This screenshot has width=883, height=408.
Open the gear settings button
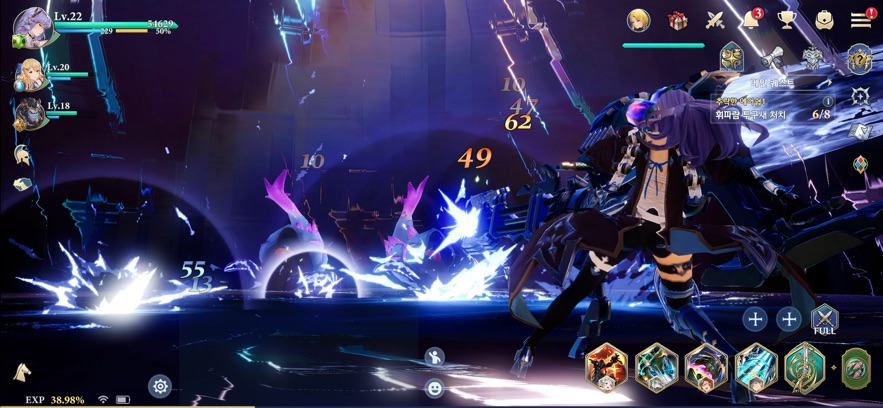[159, 386]
